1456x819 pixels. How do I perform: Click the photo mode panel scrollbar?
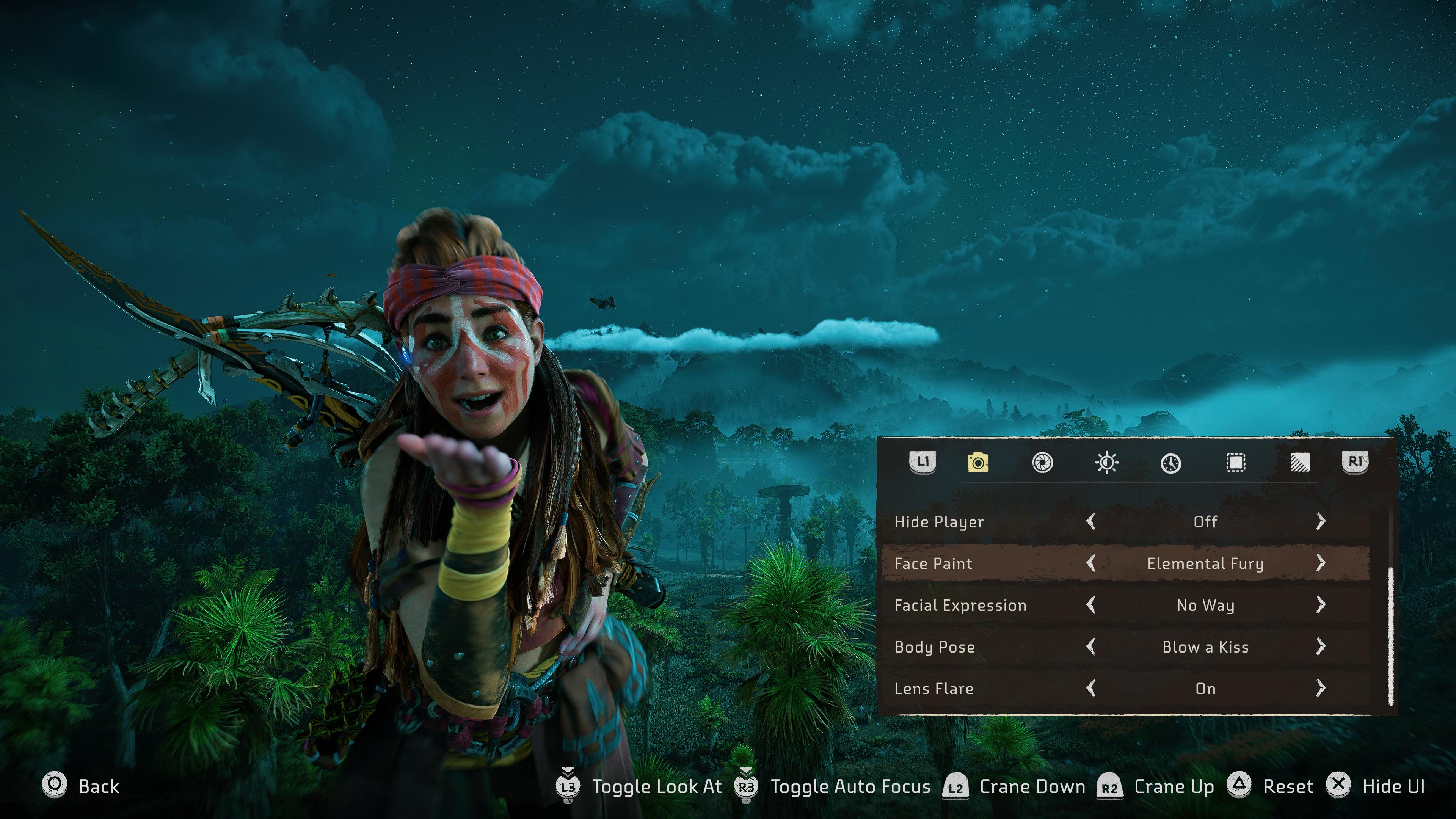[1390, 636]
